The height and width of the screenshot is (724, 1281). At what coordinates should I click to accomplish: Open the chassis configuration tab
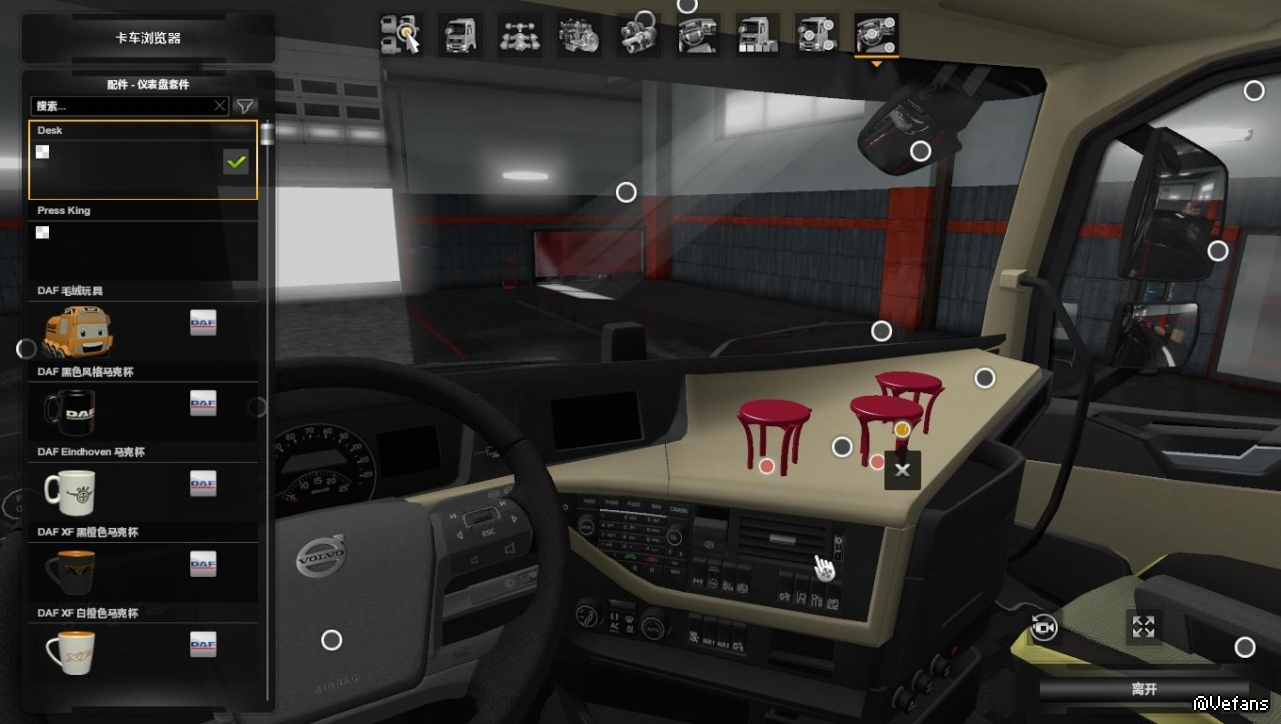tap(519, 35)
